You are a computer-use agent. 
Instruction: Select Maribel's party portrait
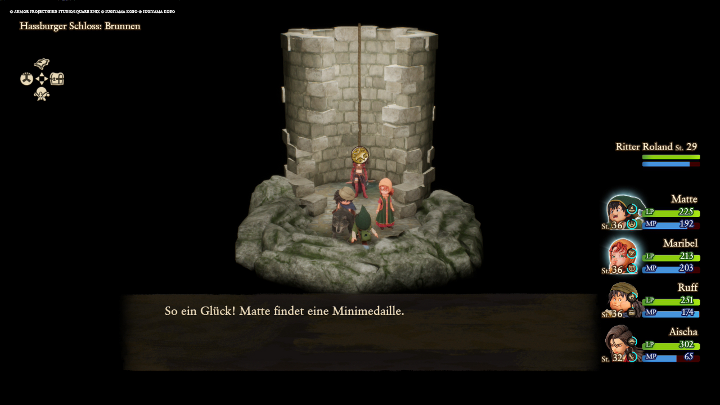point(620,256)
